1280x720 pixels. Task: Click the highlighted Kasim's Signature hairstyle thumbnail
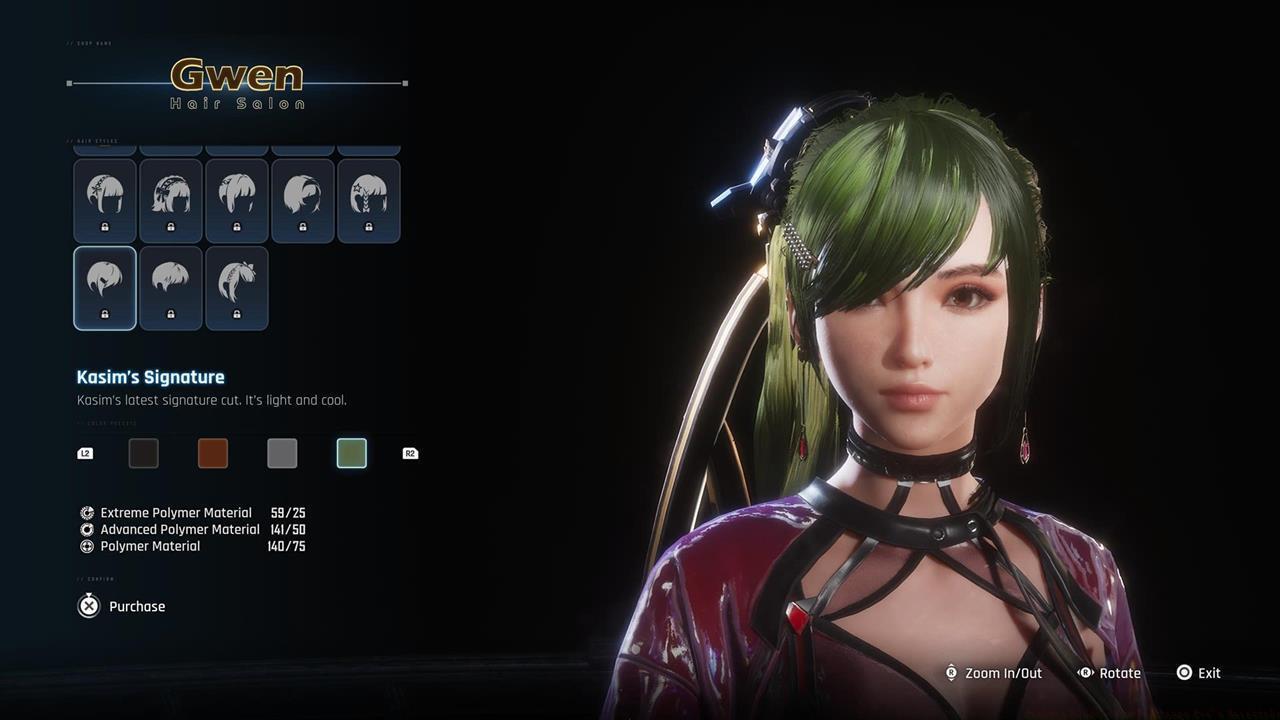[105, 288]
